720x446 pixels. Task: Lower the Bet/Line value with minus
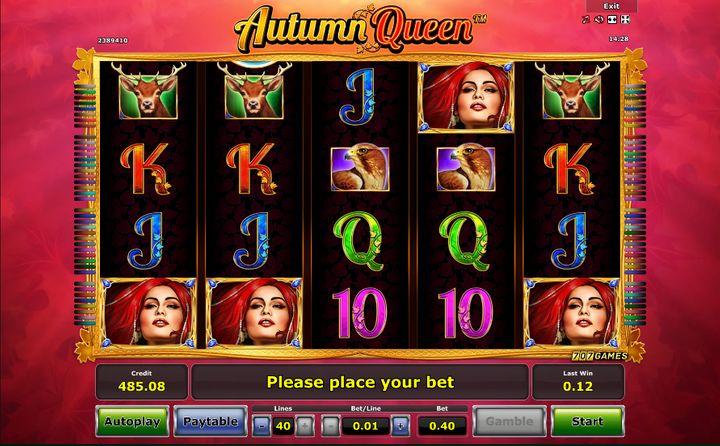[x=331, y=424]
